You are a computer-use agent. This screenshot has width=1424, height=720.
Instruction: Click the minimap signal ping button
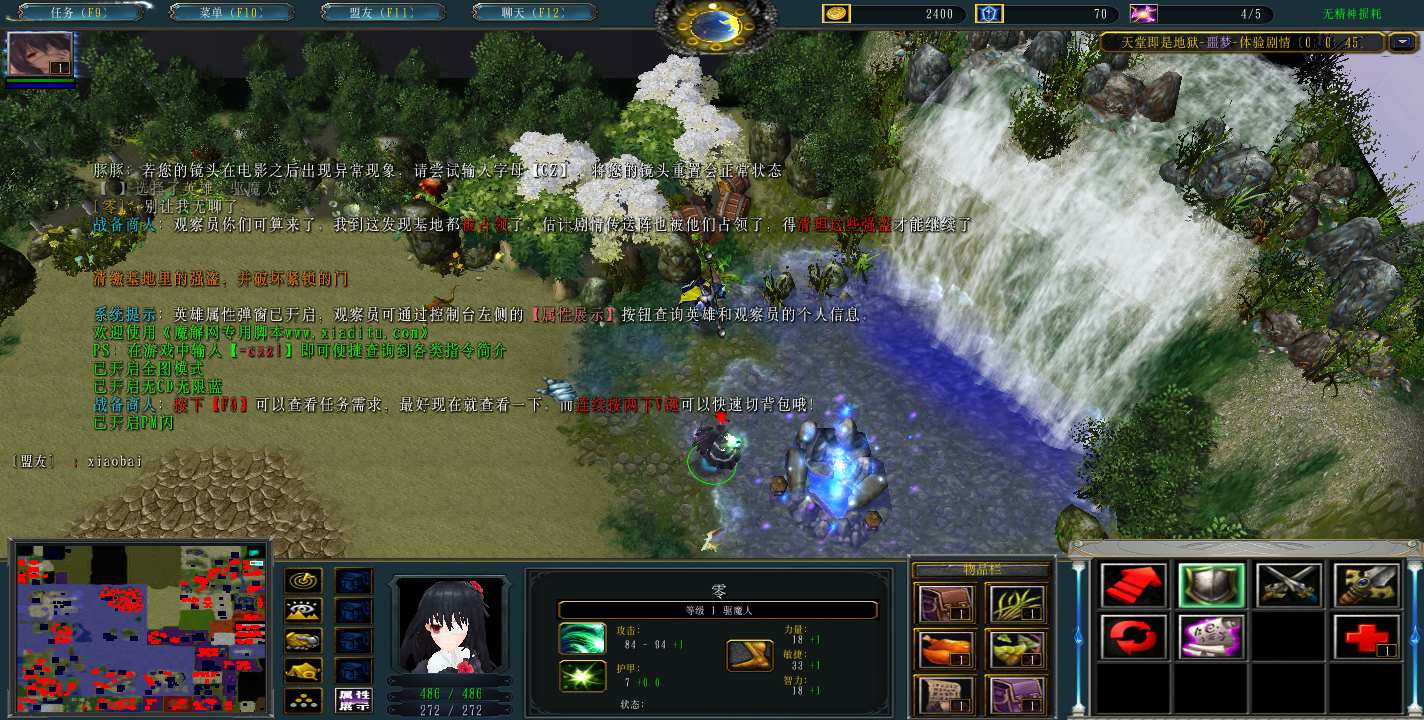pos(303,581)
